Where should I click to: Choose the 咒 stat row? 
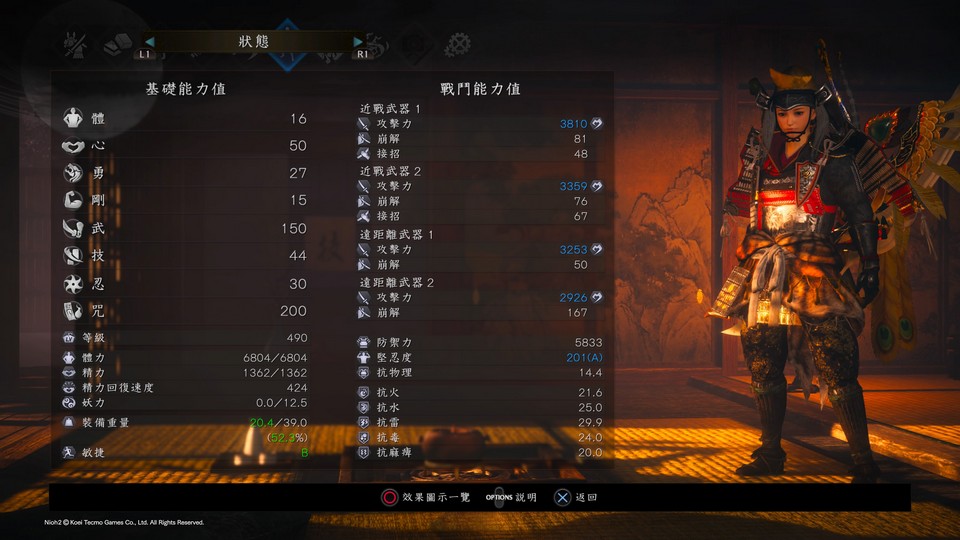tap(186, 312)
